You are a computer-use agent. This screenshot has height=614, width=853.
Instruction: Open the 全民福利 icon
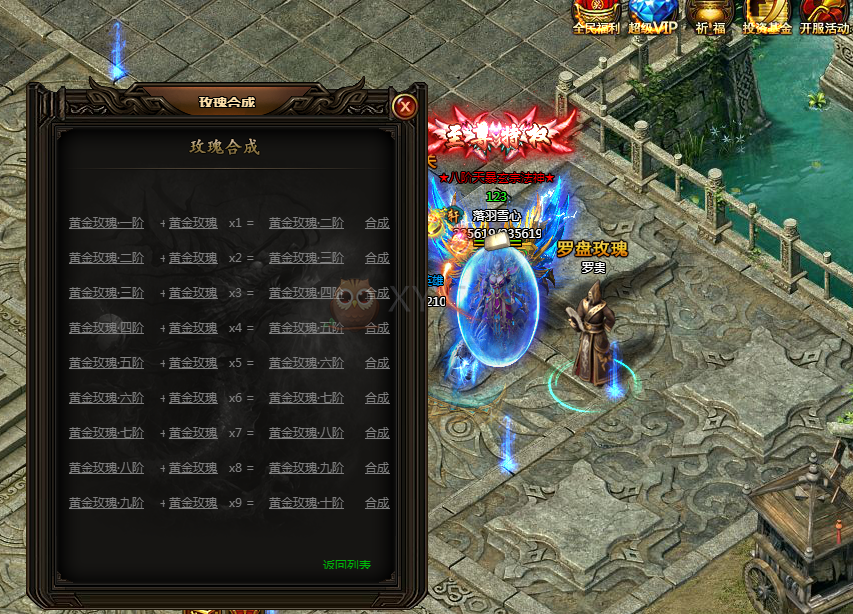coord(597,16)
